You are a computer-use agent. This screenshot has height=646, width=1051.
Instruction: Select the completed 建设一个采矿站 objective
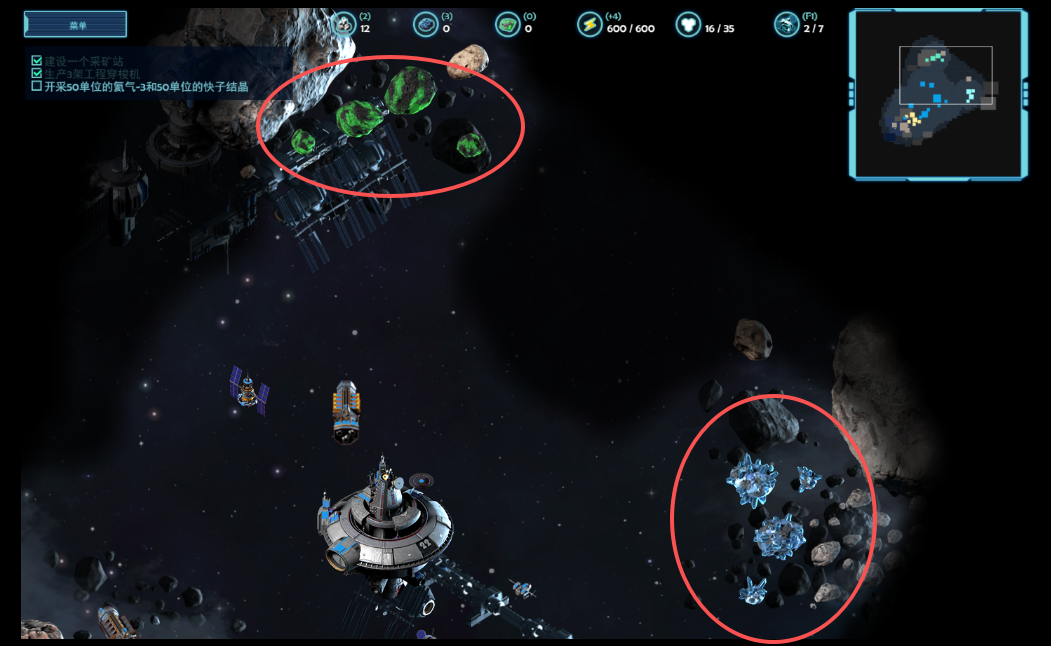click(x=90, y=61)
